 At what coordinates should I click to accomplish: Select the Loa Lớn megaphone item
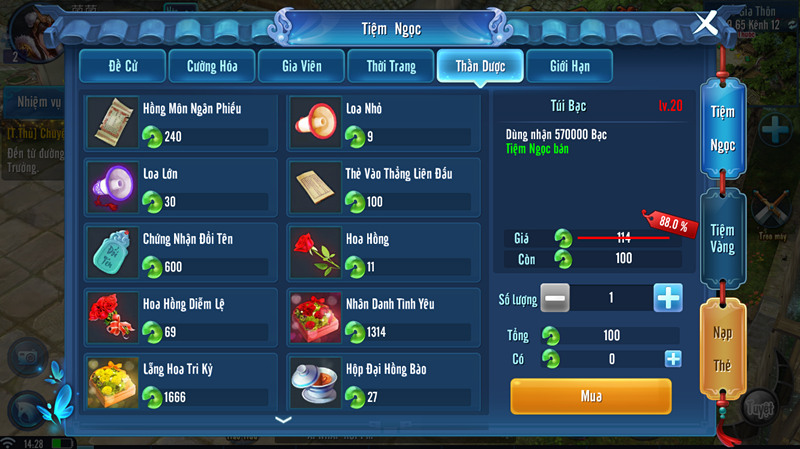point(178,189)
